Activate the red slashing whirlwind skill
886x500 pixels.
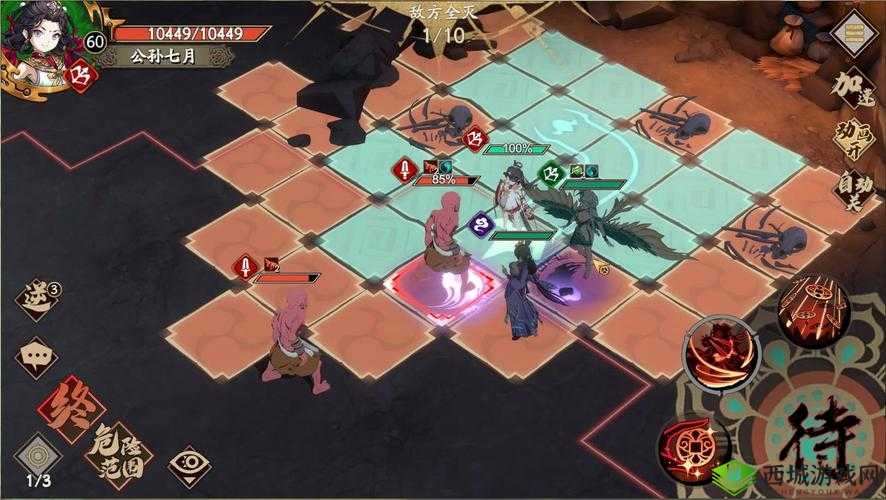(721, 357)
